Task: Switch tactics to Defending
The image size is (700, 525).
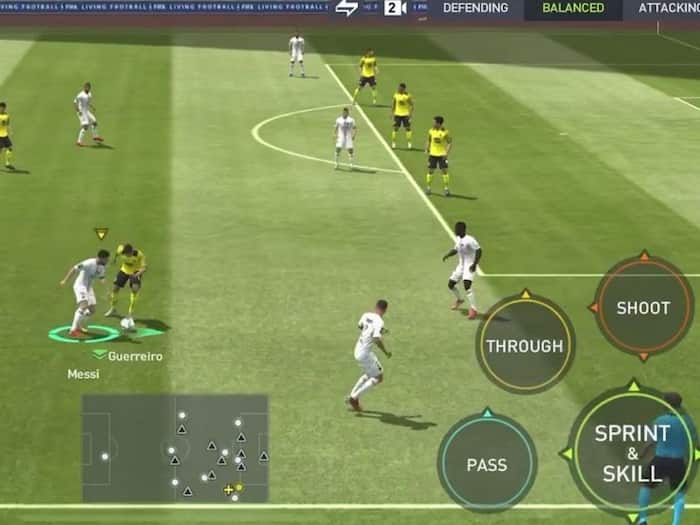Action: tap(475, 9)
